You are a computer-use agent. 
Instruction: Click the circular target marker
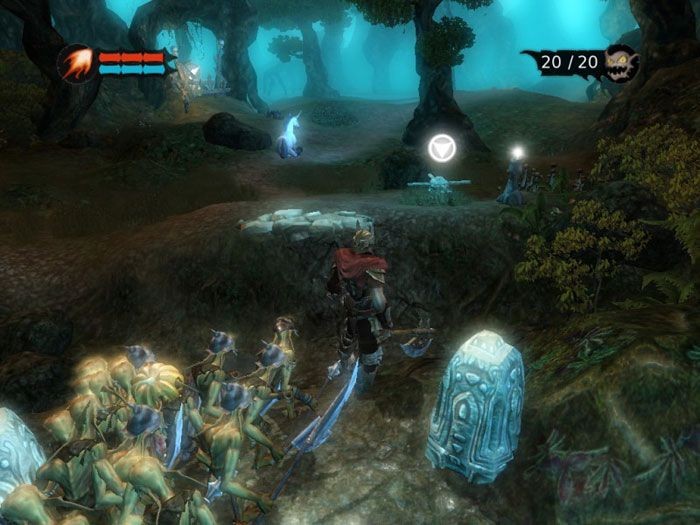(x=441, y=148)
